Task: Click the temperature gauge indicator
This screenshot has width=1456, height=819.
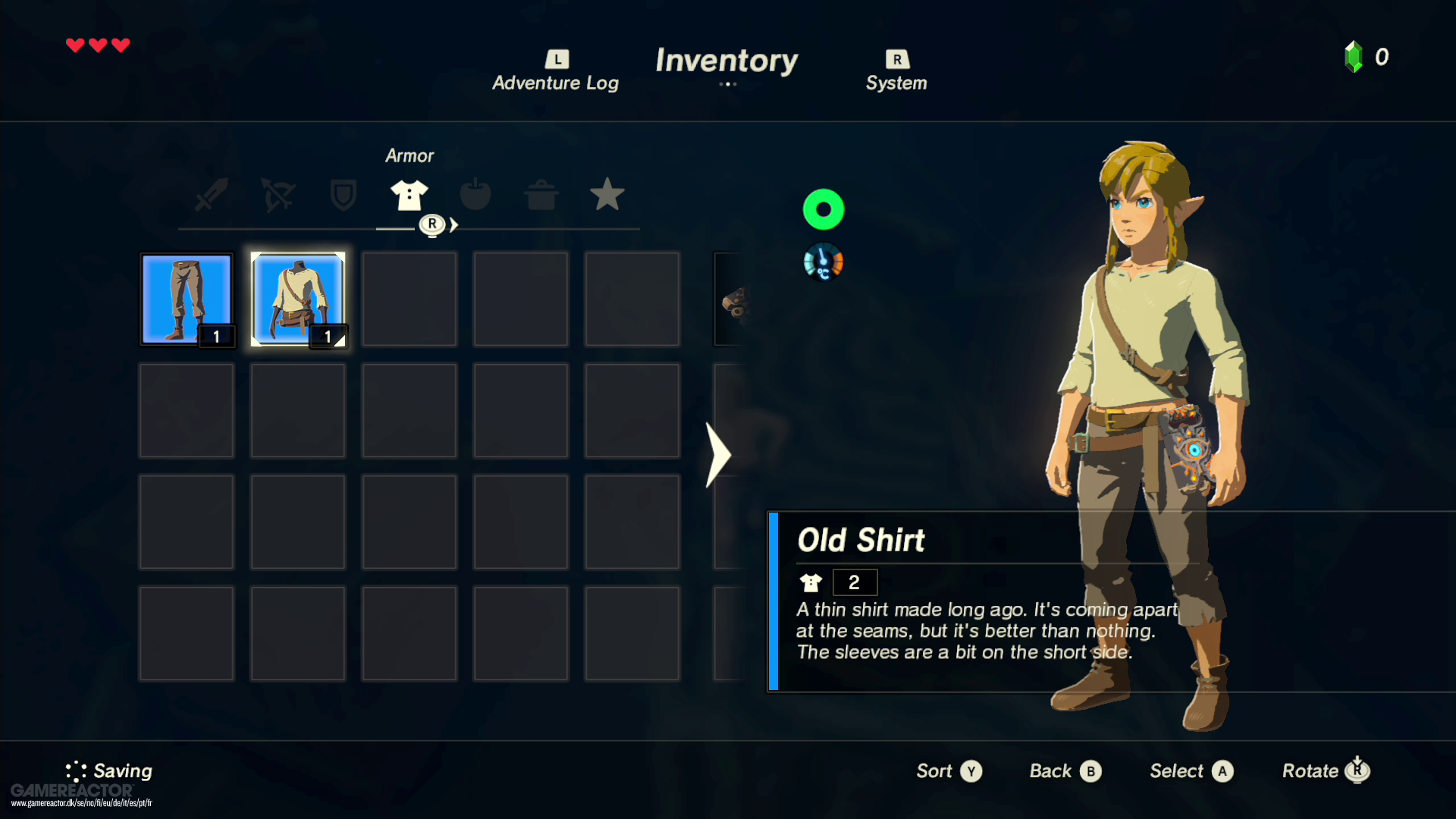Action: click(824, 262)
